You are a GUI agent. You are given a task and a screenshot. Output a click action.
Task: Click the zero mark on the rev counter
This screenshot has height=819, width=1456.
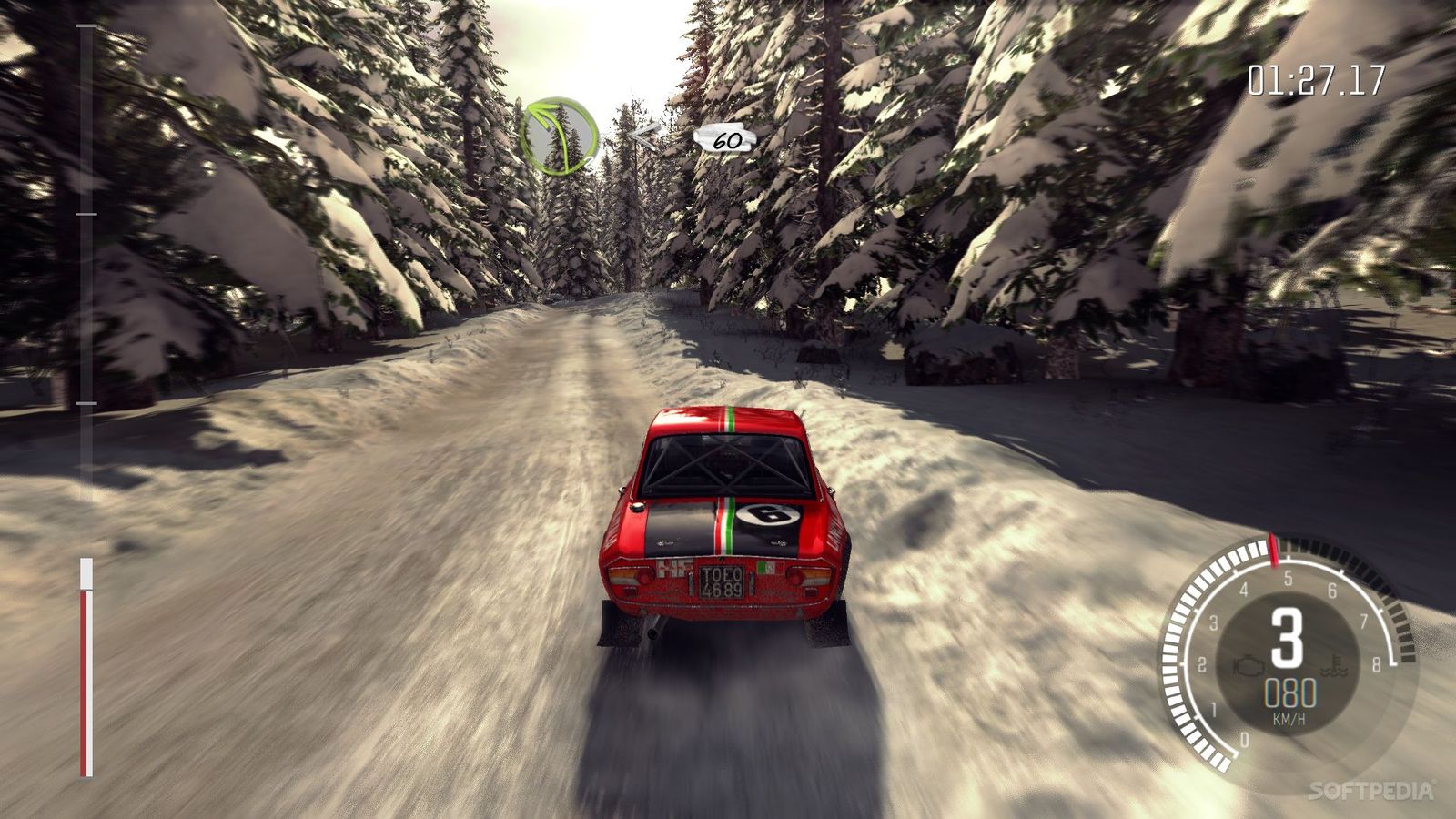(1244, 739)
